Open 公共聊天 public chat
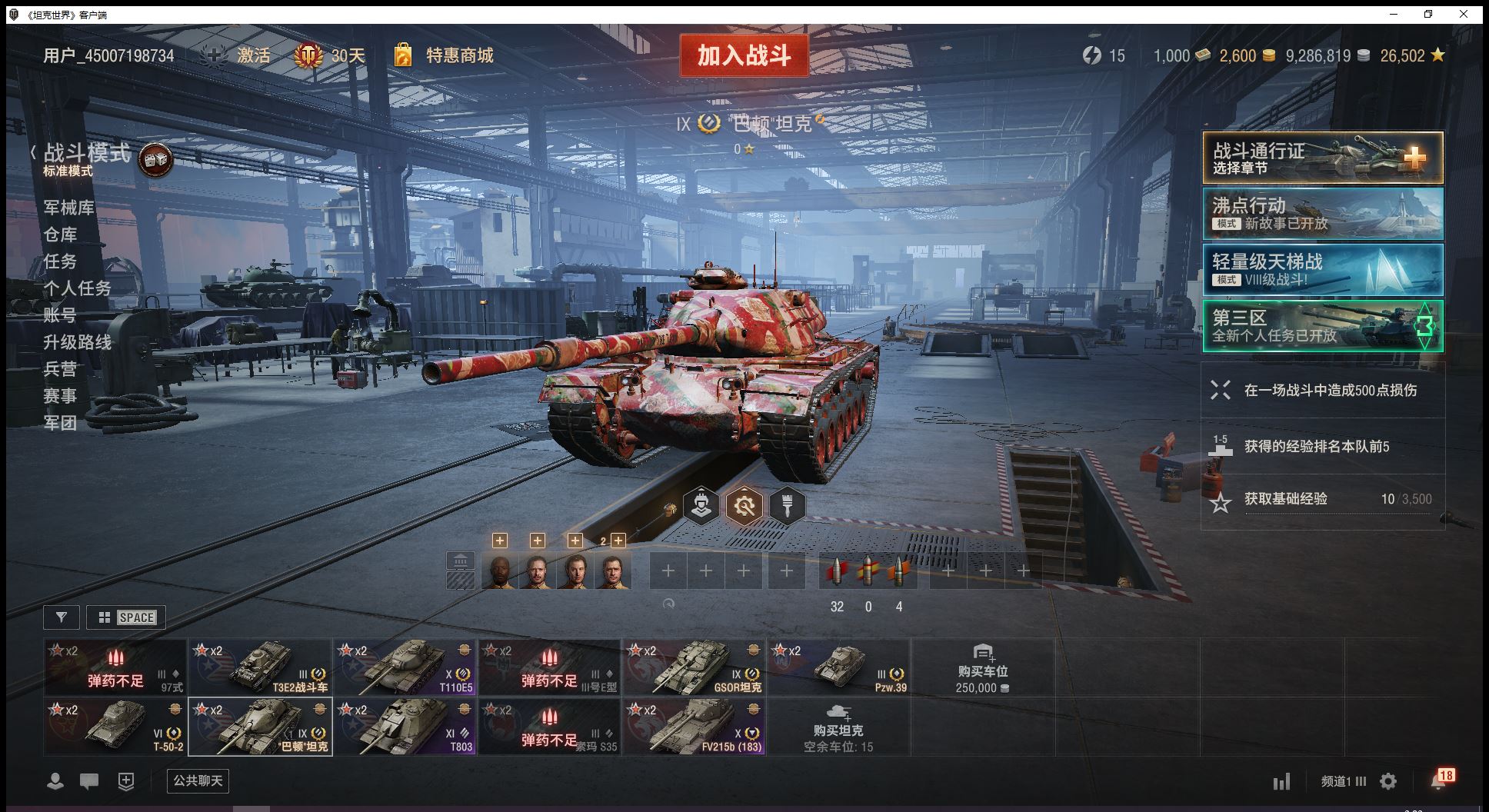 (198, 781)
